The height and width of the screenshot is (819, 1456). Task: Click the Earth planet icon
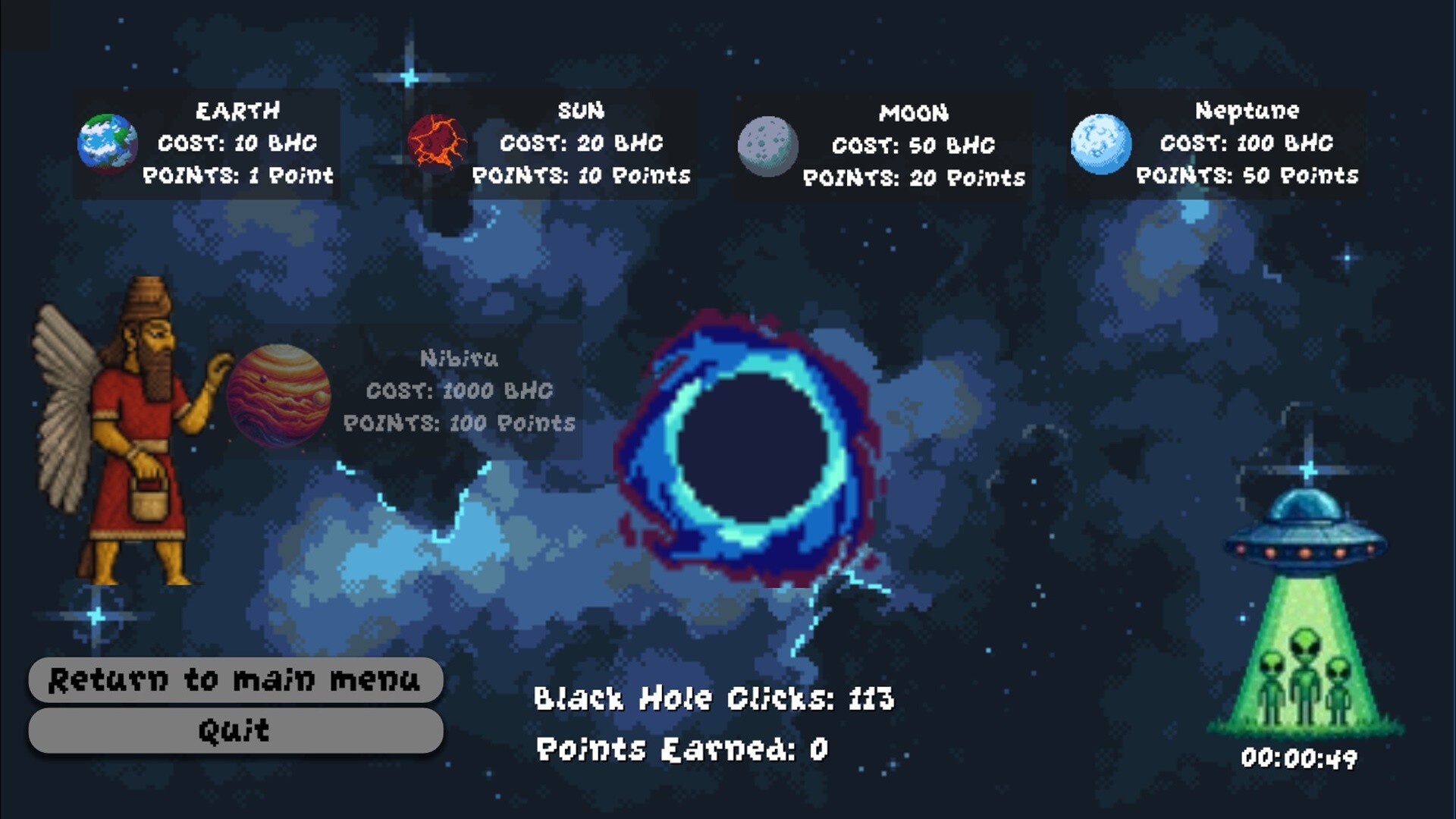[107, 143]
